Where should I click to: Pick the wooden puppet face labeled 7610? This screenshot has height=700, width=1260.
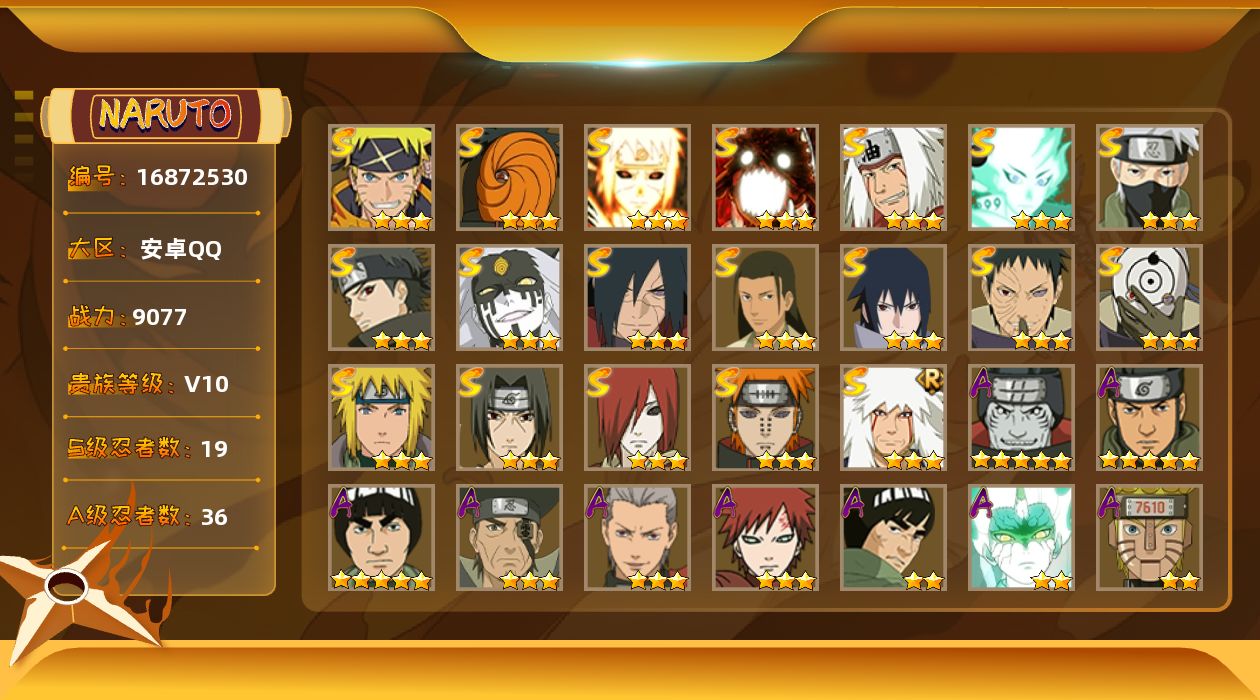1149,537
